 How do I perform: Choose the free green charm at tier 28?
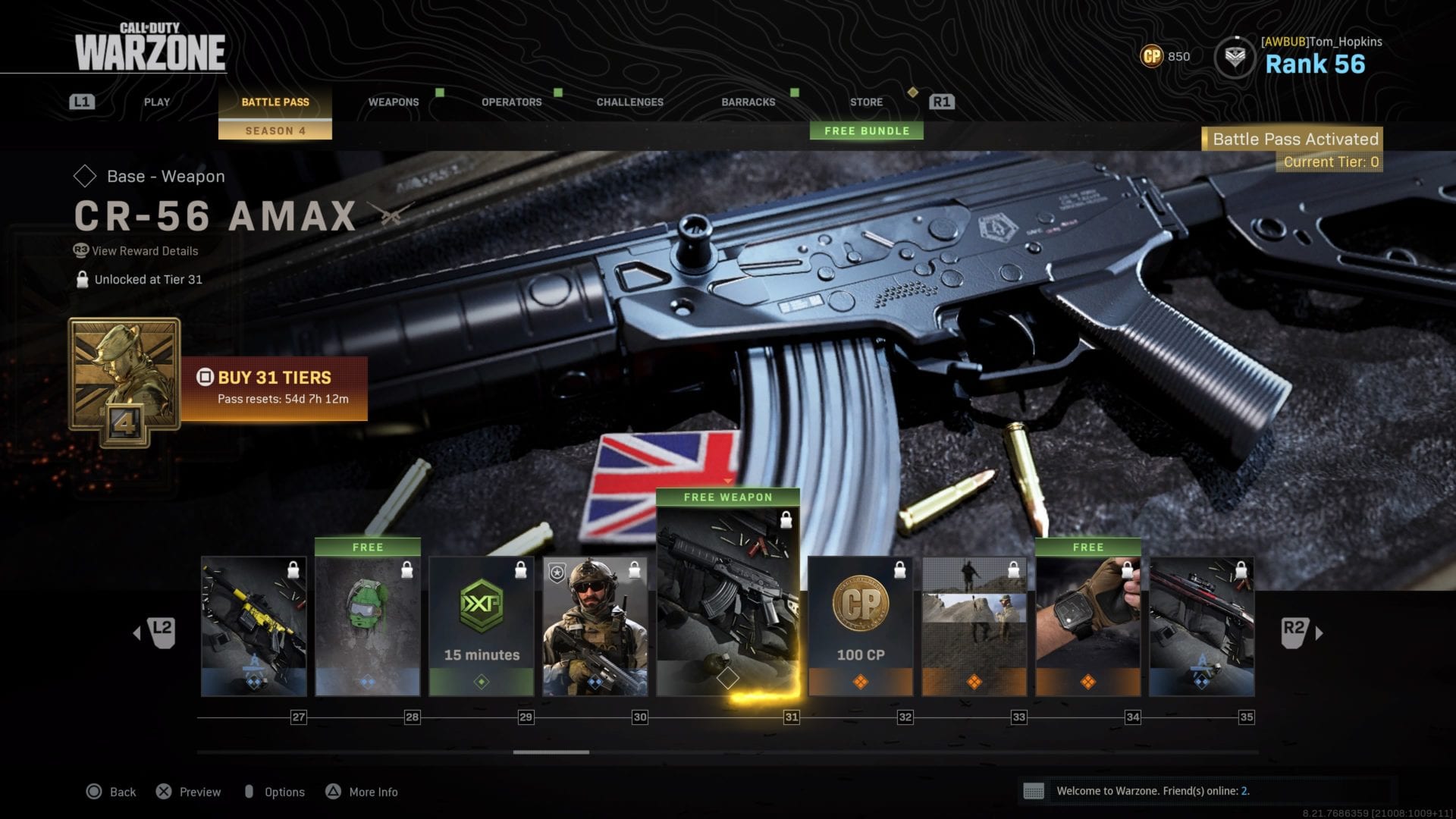tap(368, 626)
